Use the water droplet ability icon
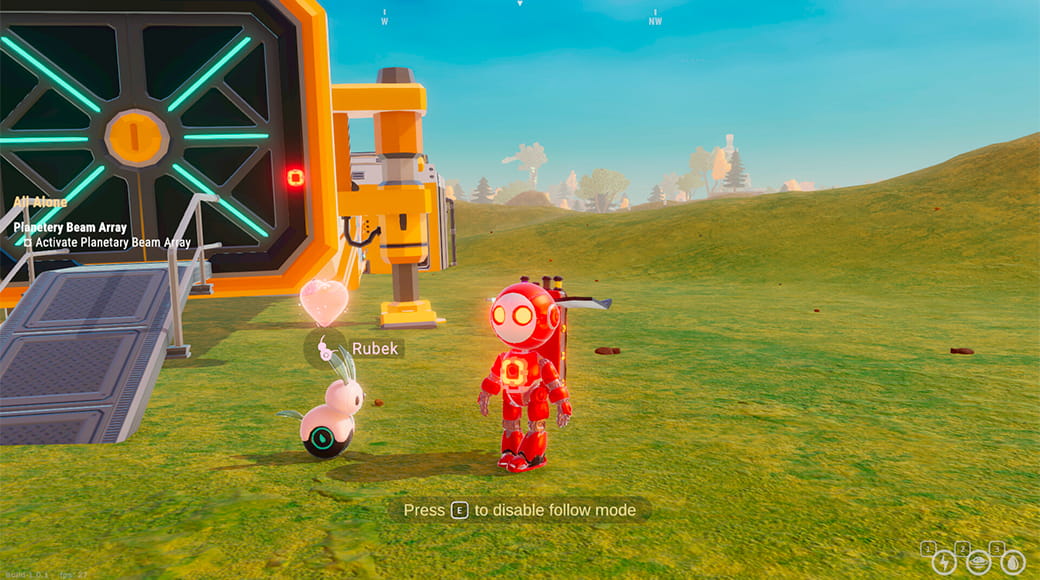The width and height of the screenshot is (1040, 580). pyautogui.click(x=1013, y=562)
